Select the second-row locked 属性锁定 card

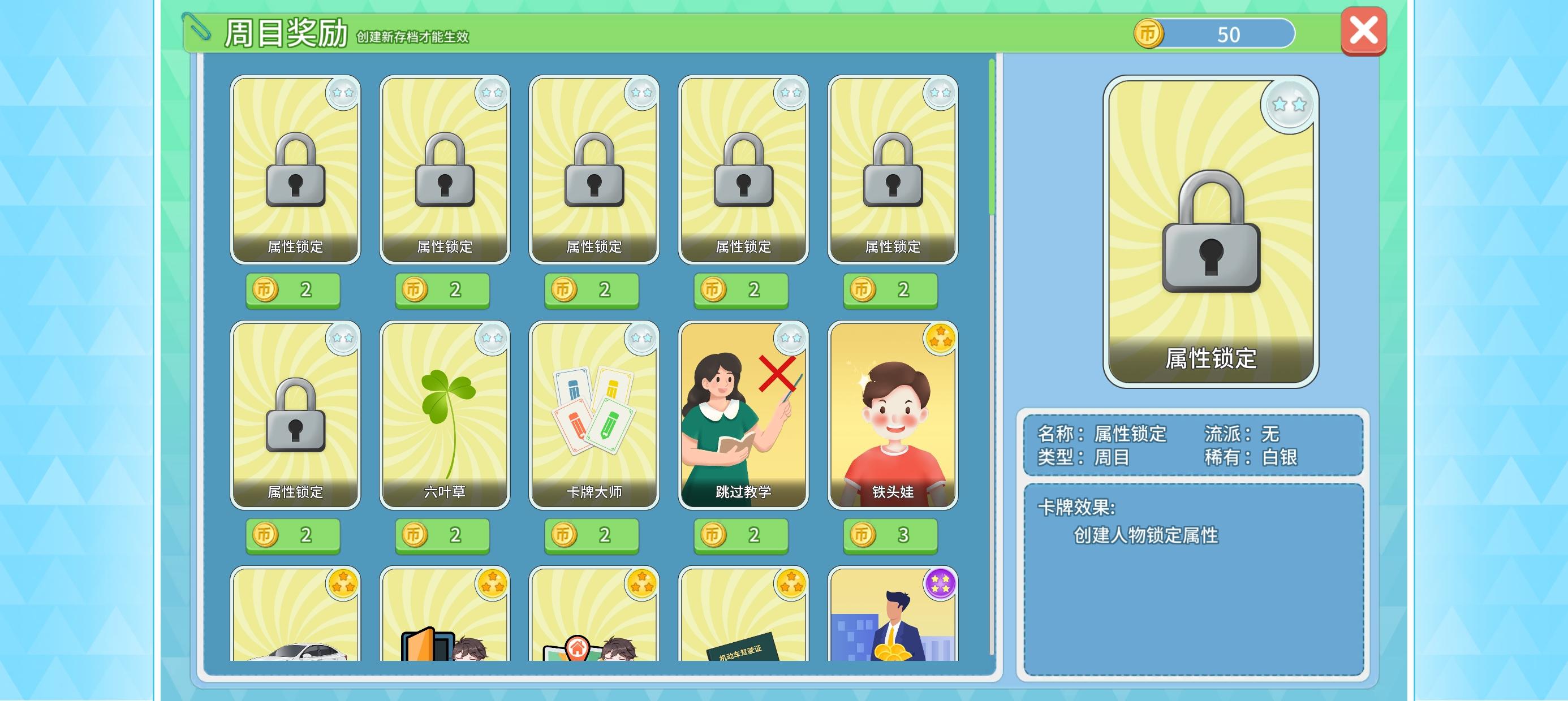coord(294,416)
